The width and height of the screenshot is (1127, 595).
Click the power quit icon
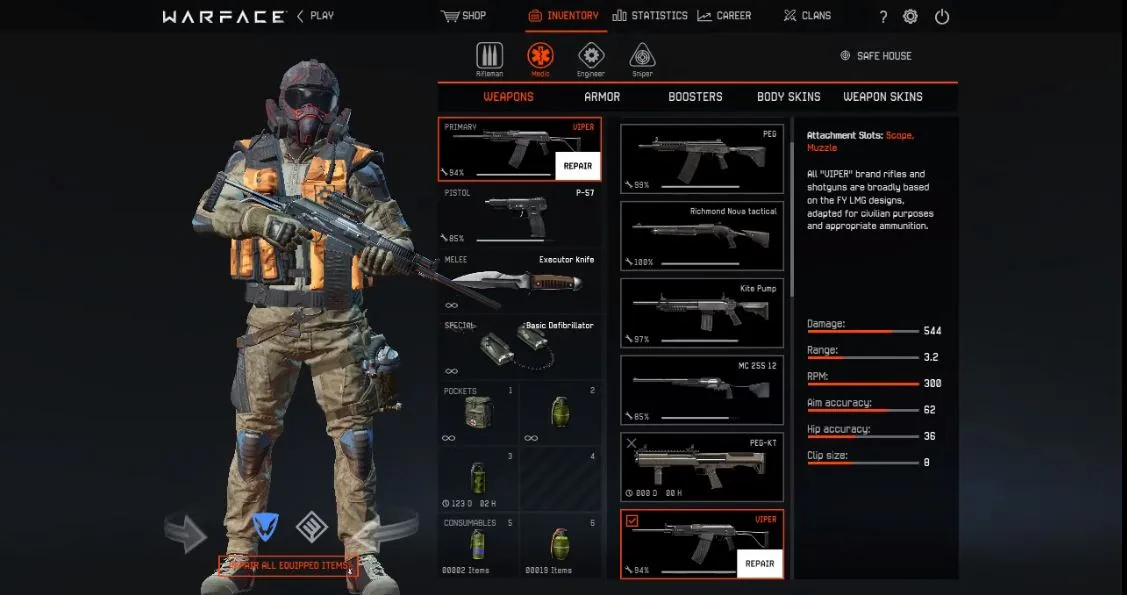pyautogui.click(x=942, y=17)
